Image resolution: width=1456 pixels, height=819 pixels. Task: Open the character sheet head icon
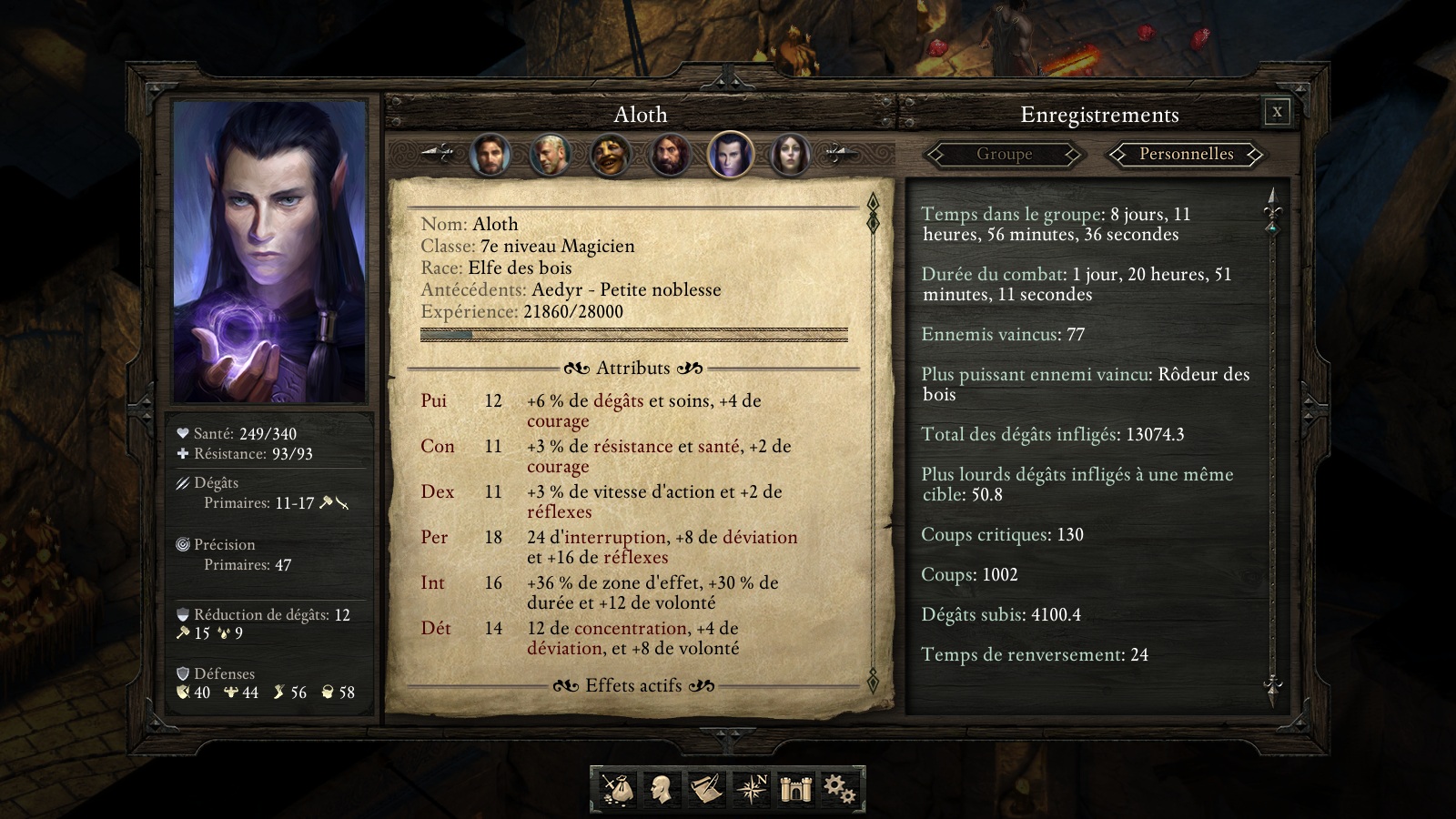pyautogui.click(x=662, y=788)
